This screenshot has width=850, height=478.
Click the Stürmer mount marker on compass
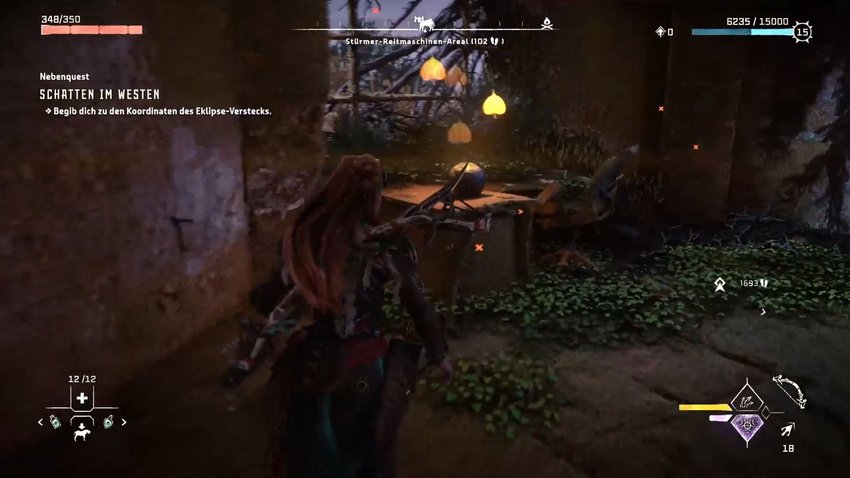[x=425, y=22]
